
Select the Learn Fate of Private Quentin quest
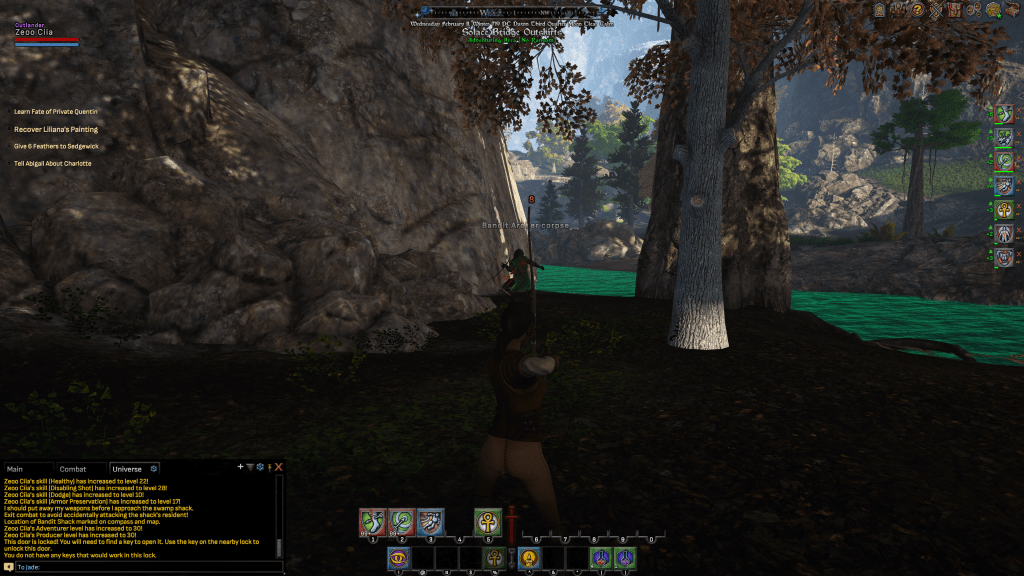pos(56,112)
